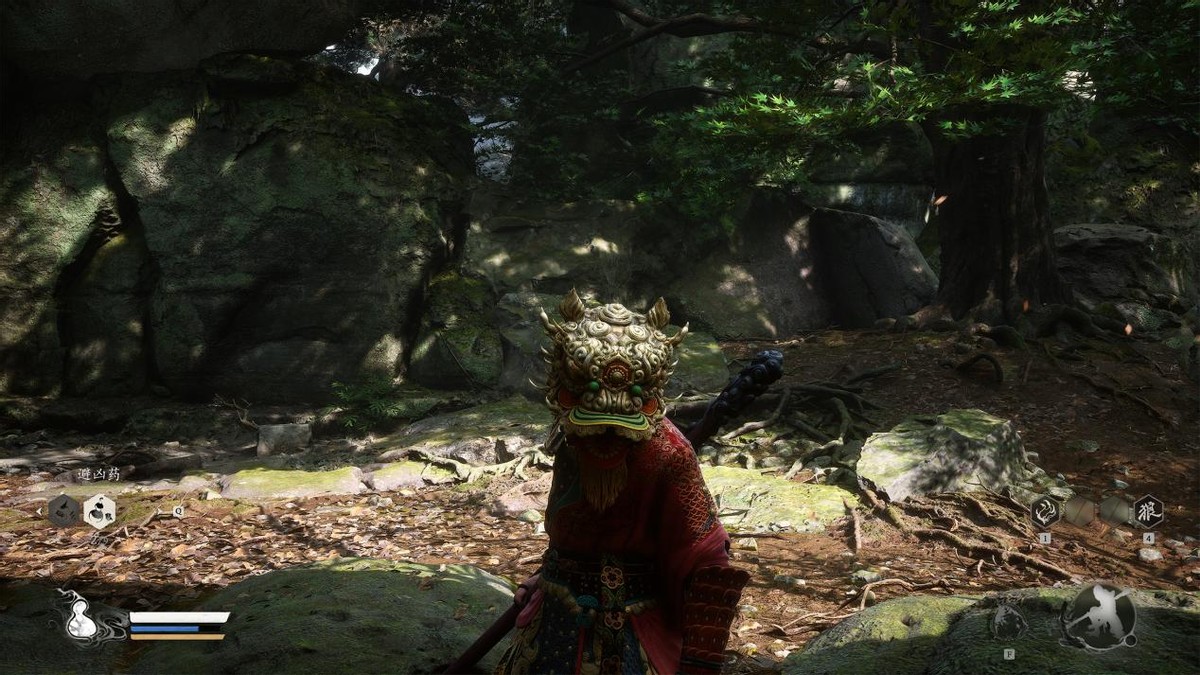Select the highlighted medicine item hexagon
The height and width of the screenshot is (675, 1200).
[99, 512]
